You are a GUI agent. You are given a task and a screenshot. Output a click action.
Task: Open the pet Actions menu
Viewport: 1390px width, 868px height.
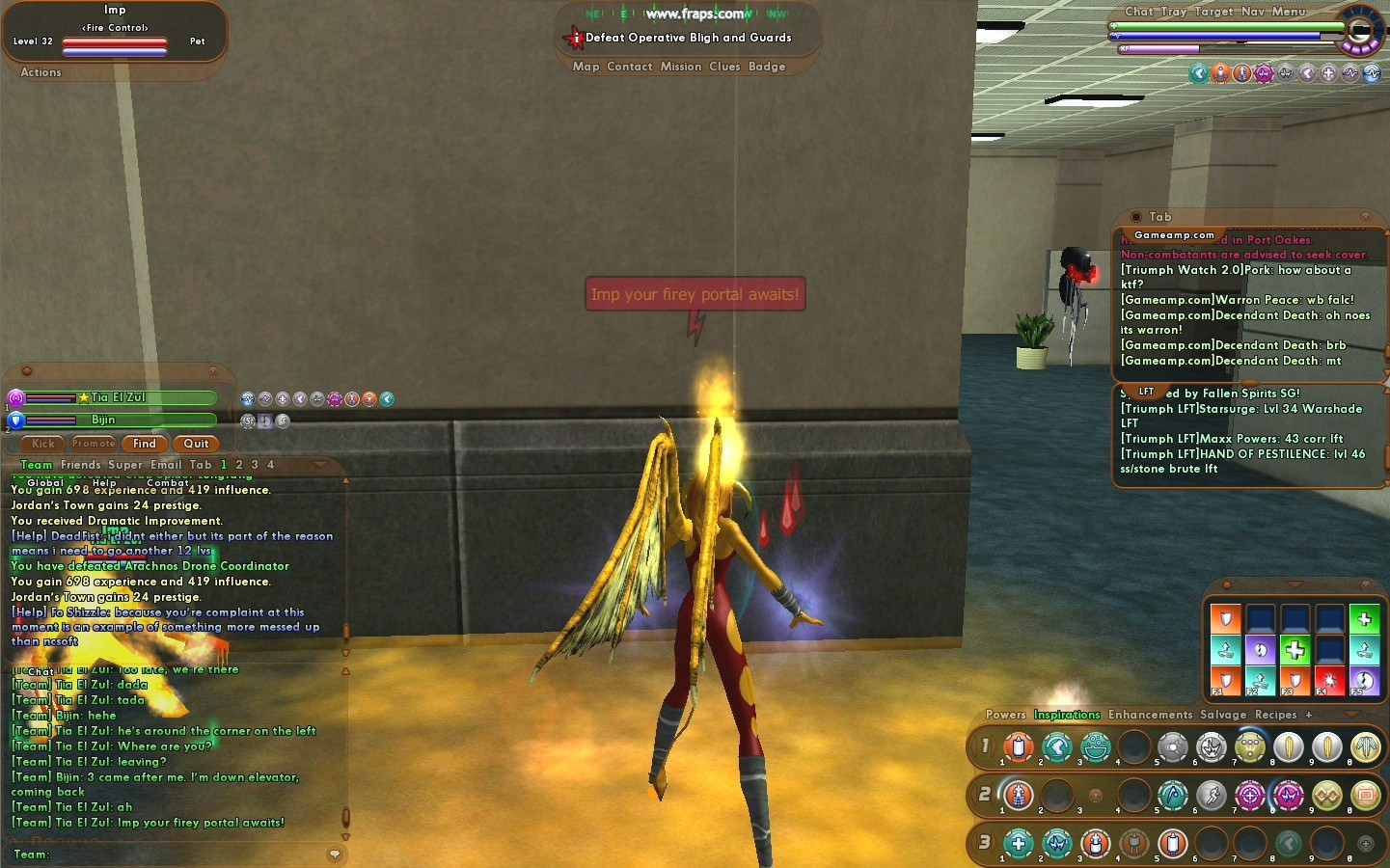coord(41,72)
